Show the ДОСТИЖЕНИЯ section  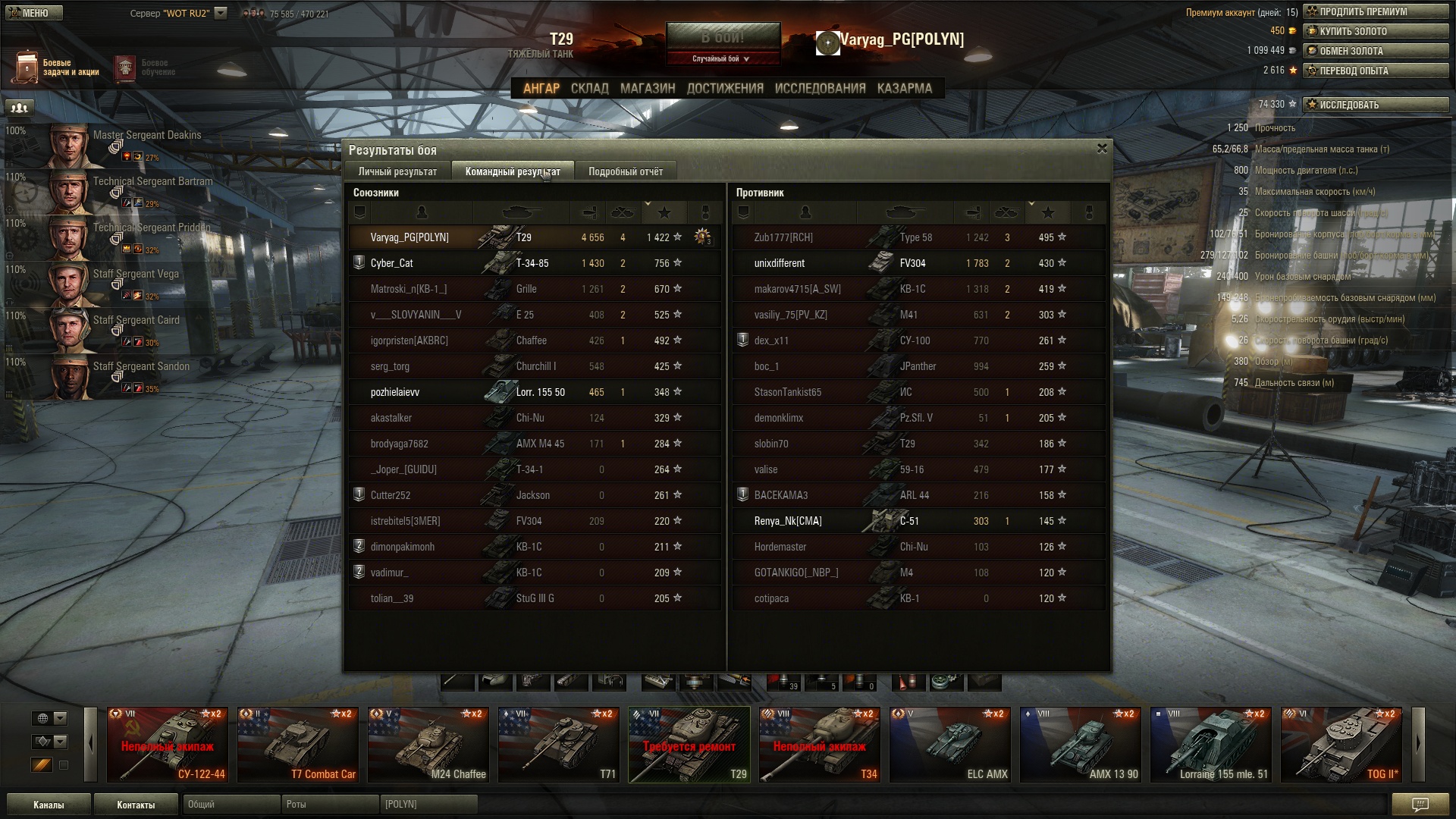724,88
